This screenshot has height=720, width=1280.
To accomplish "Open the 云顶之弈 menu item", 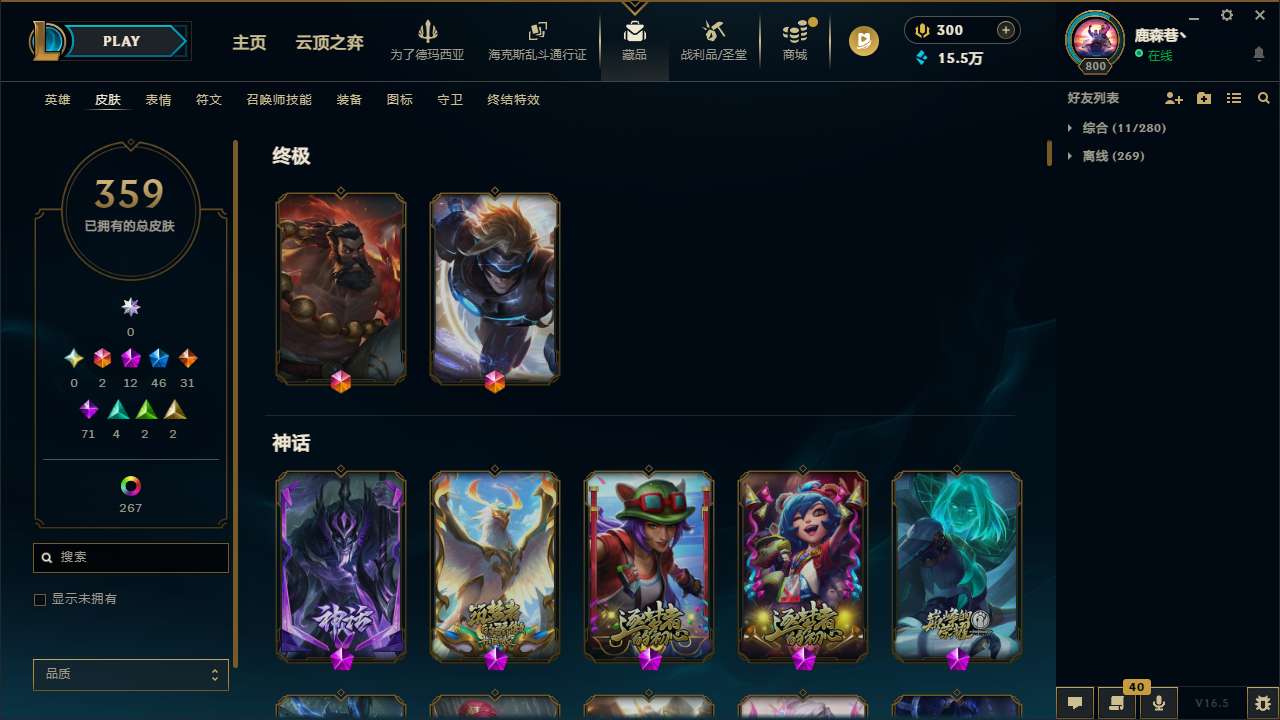I will pos(331,44).
